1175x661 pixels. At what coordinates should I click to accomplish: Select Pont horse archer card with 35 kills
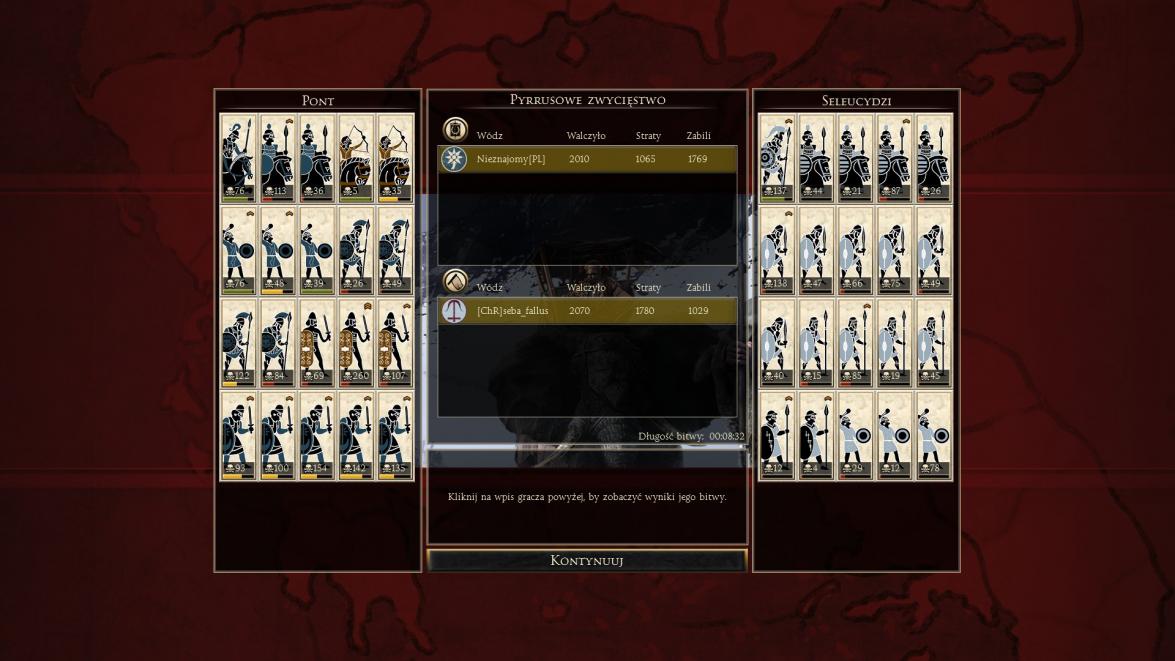pos(394,158)
